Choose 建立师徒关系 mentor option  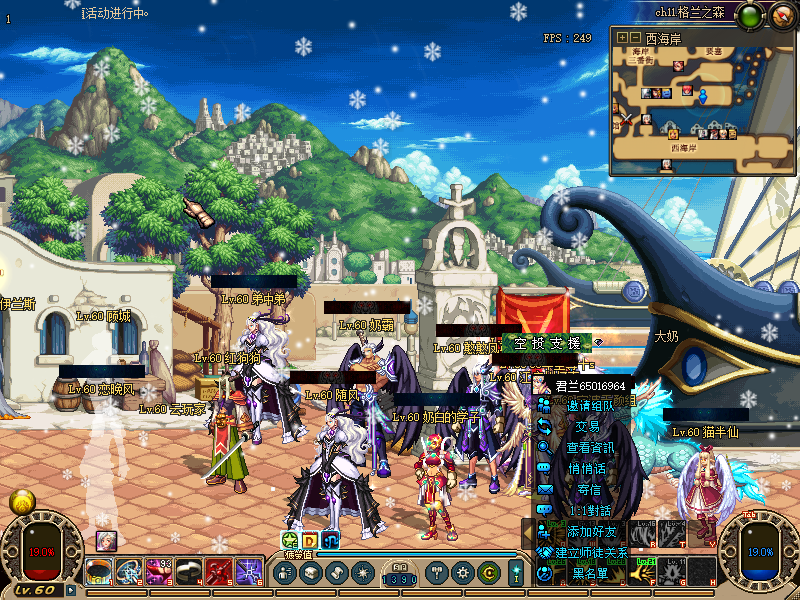[x=591, y=553]
